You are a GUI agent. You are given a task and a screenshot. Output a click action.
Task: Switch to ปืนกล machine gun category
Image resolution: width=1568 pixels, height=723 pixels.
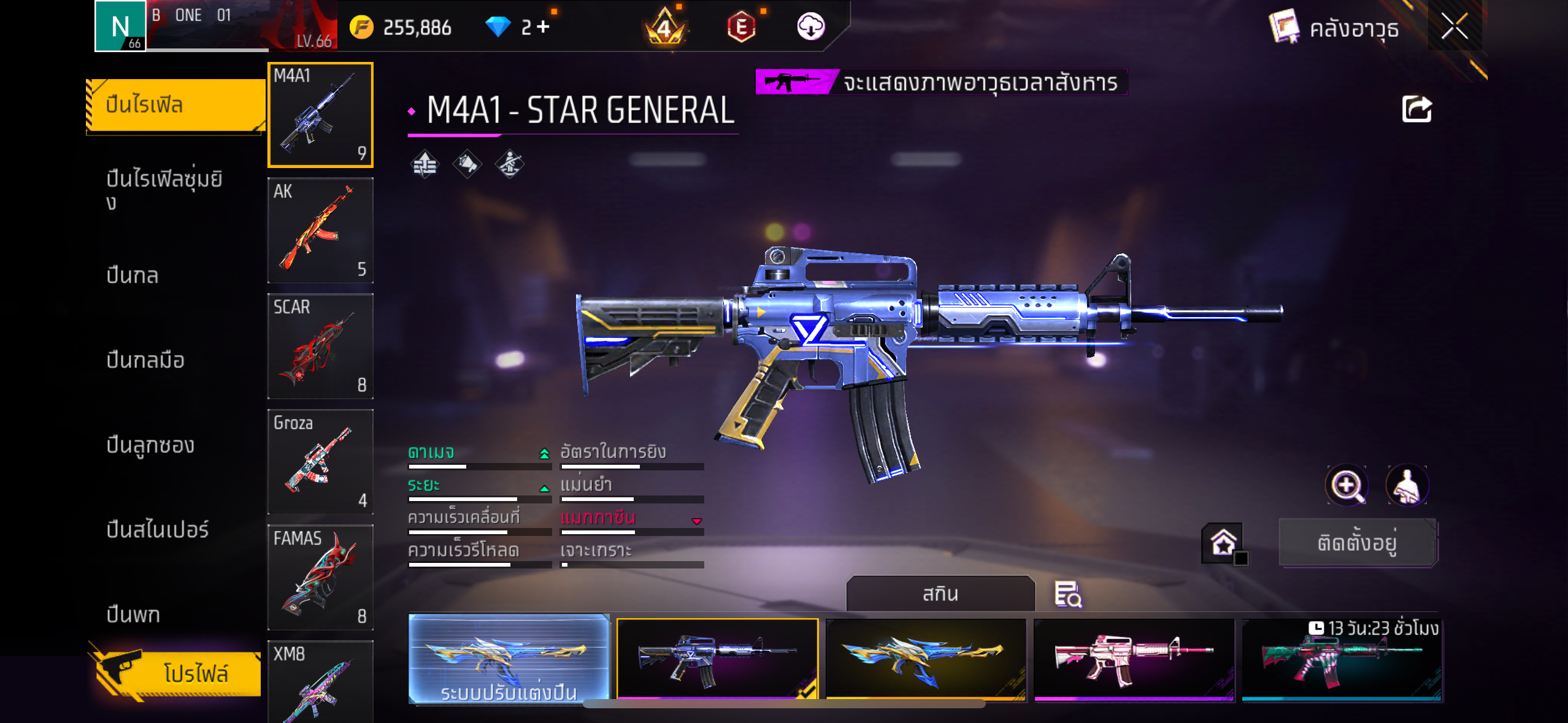133,275
